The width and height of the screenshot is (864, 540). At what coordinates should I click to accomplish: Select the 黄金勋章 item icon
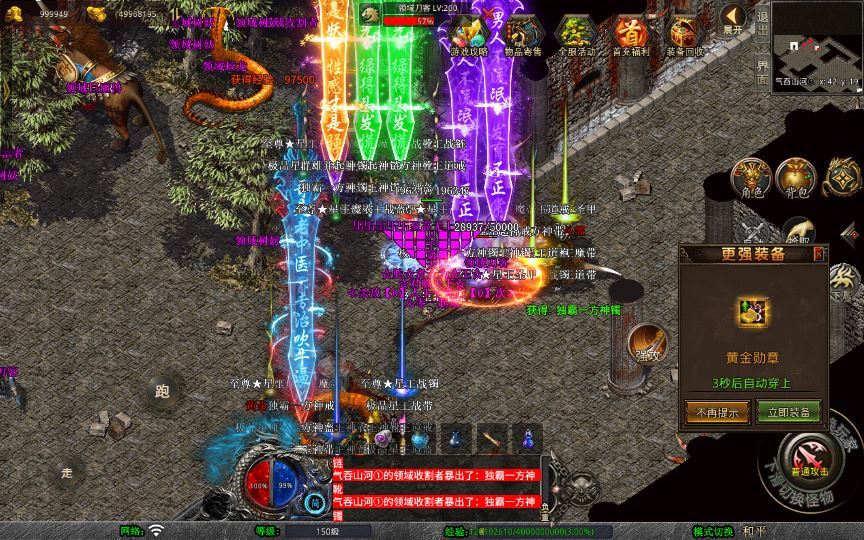coord(750,313)
